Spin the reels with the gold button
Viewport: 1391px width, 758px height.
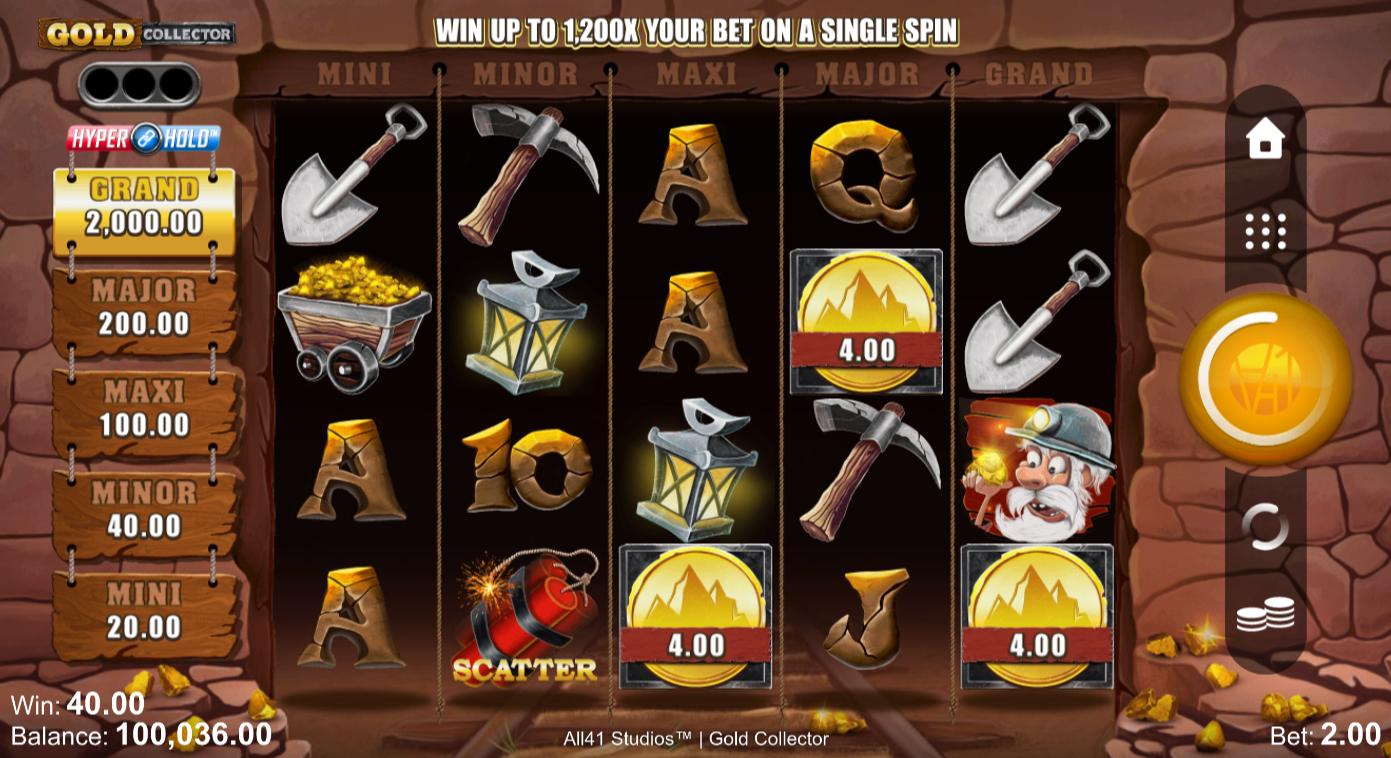click(x=1265, y=377)
